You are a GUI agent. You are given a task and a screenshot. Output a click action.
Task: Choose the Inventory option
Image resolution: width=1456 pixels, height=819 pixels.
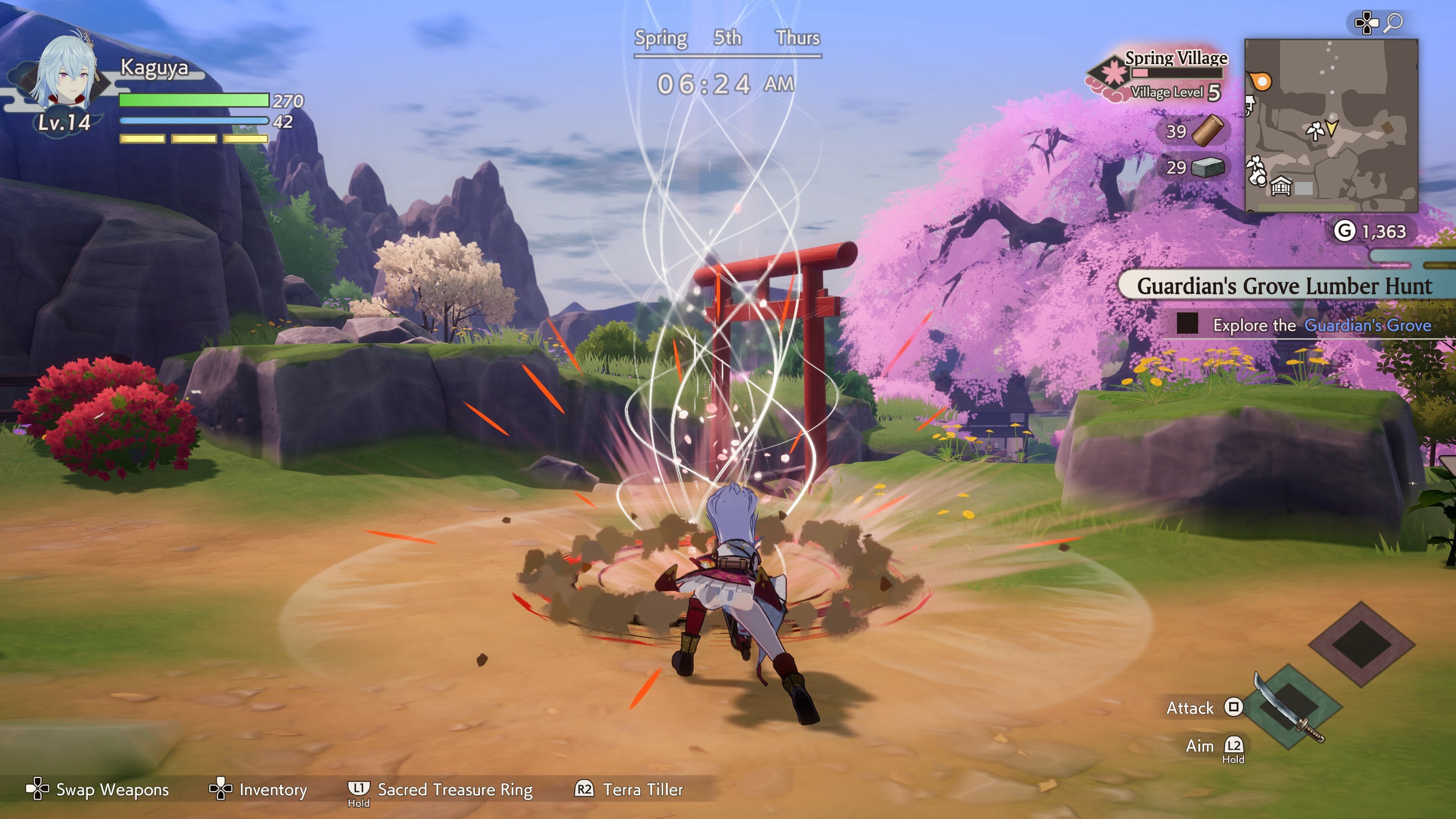(x=273, y=789)
